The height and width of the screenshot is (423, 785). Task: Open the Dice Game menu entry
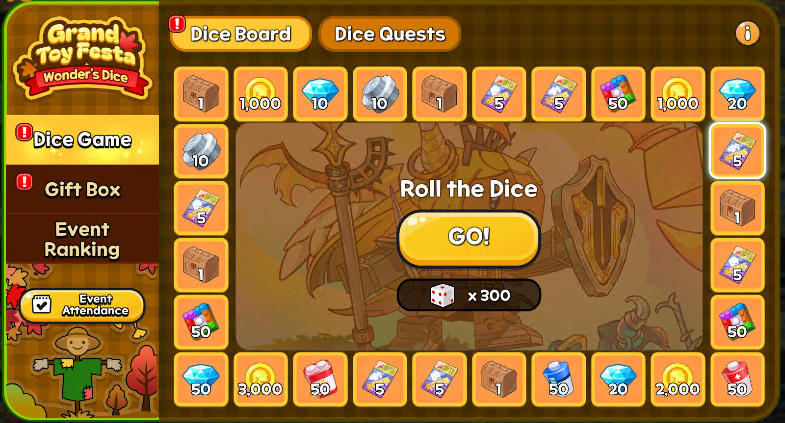click(x=82, y=140)
